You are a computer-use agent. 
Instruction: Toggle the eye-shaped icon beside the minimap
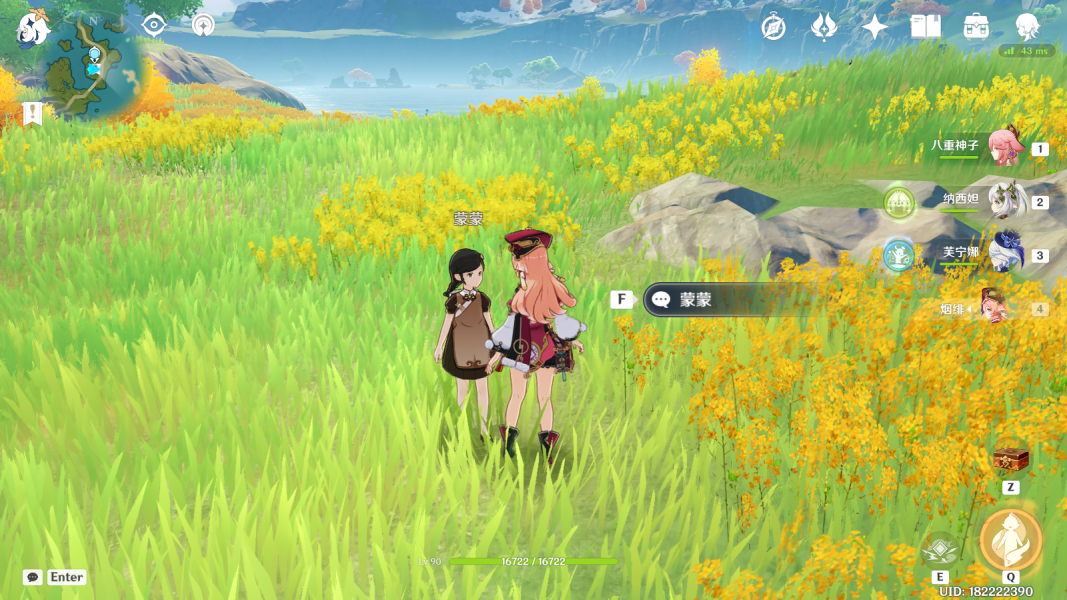click(153, 25)
